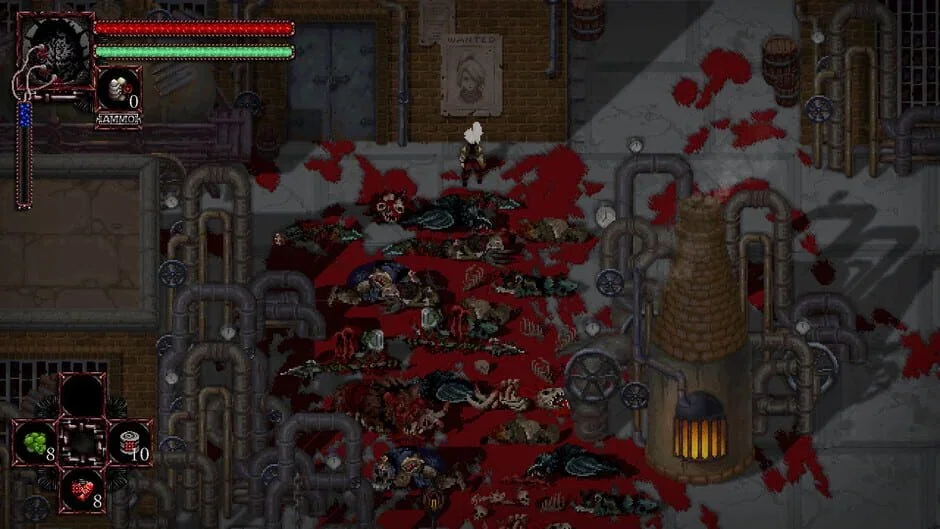Select the green herb quick slot

[35, 442]
